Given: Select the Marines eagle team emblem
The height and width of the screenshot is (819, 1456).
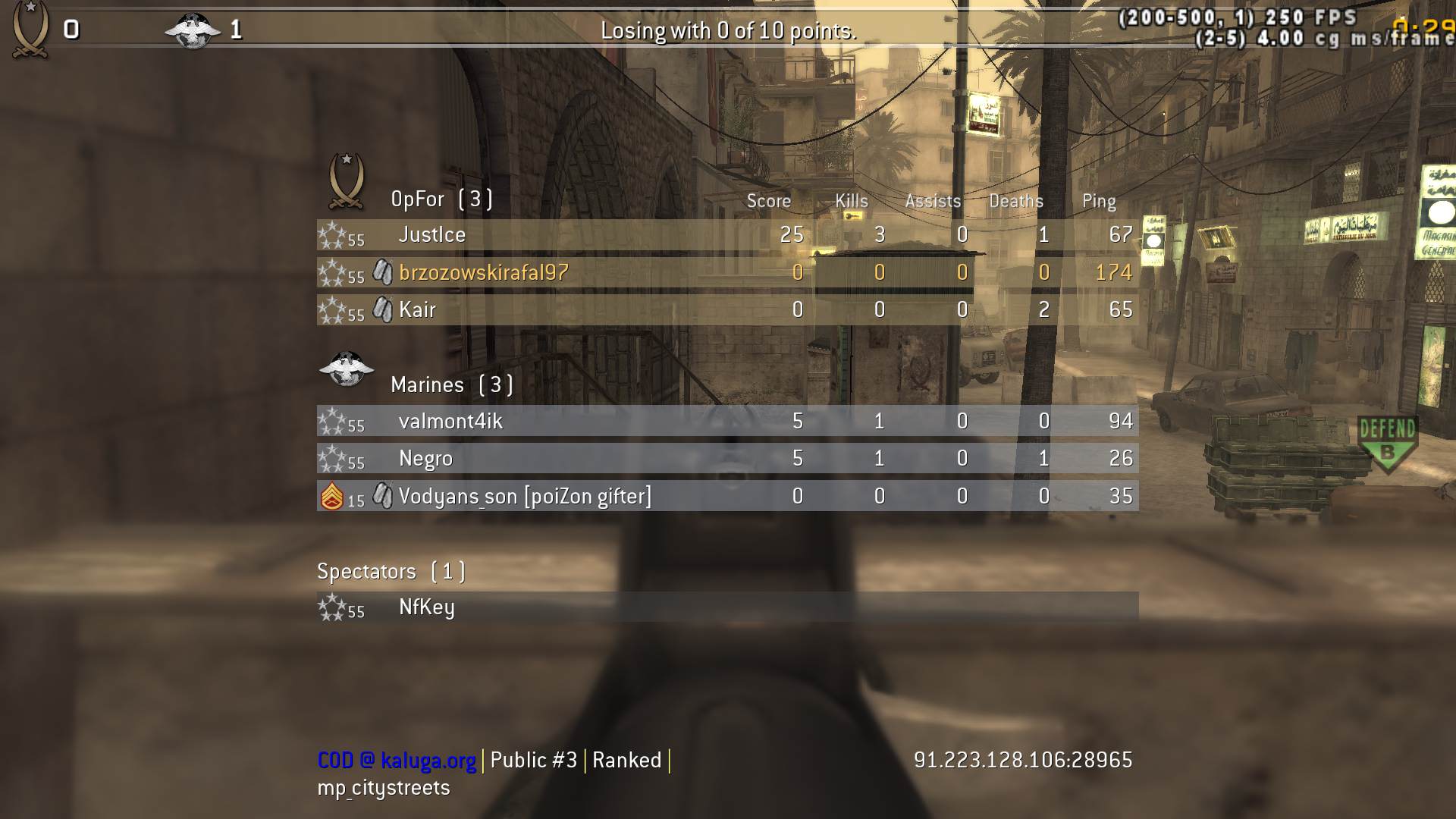Looking at the screenshot, I should (347, 371).
